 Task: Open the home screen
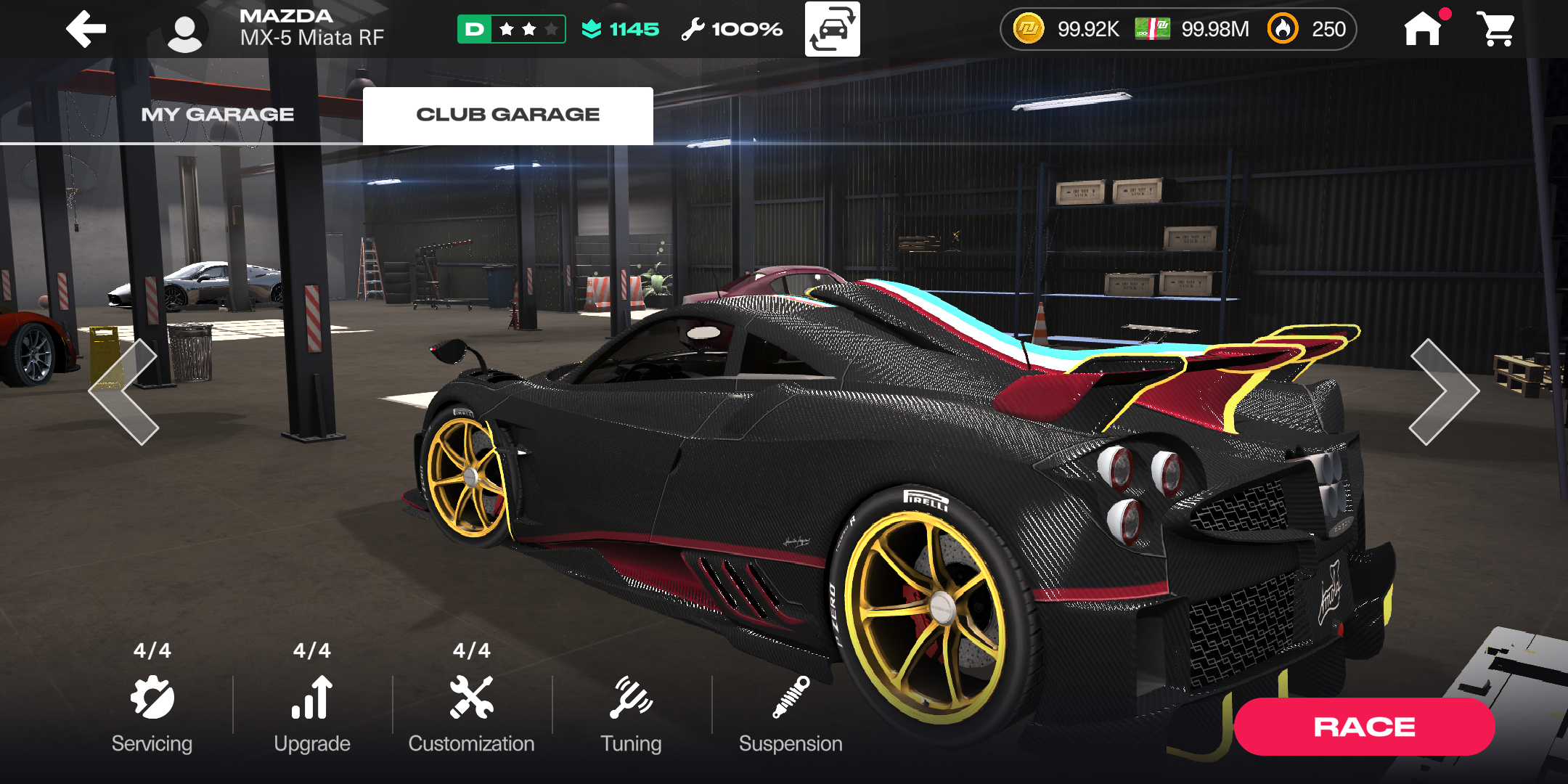click(1423, 29)
